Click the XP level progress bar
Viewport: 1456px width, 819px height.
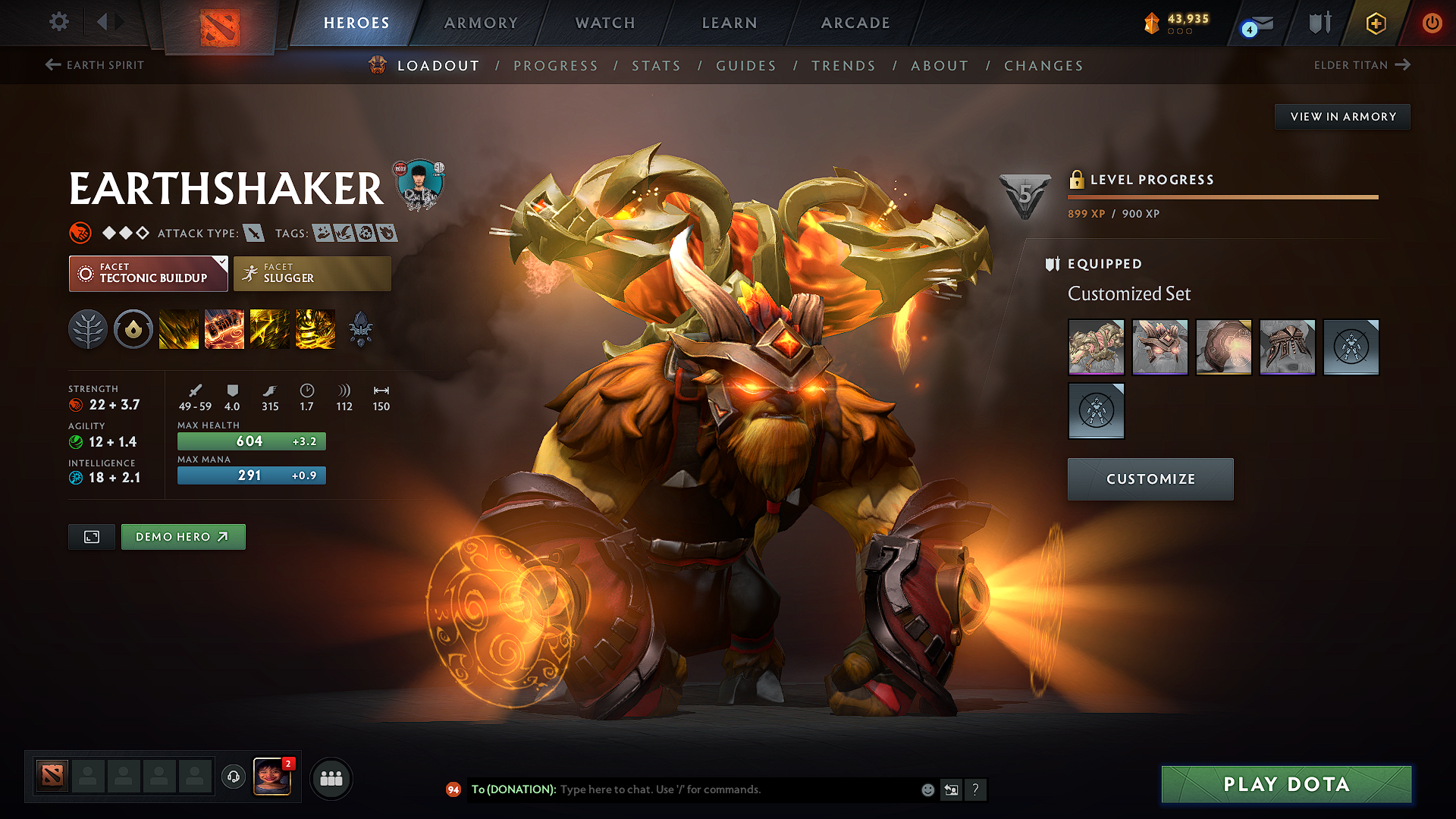[x=1222, y=198]
